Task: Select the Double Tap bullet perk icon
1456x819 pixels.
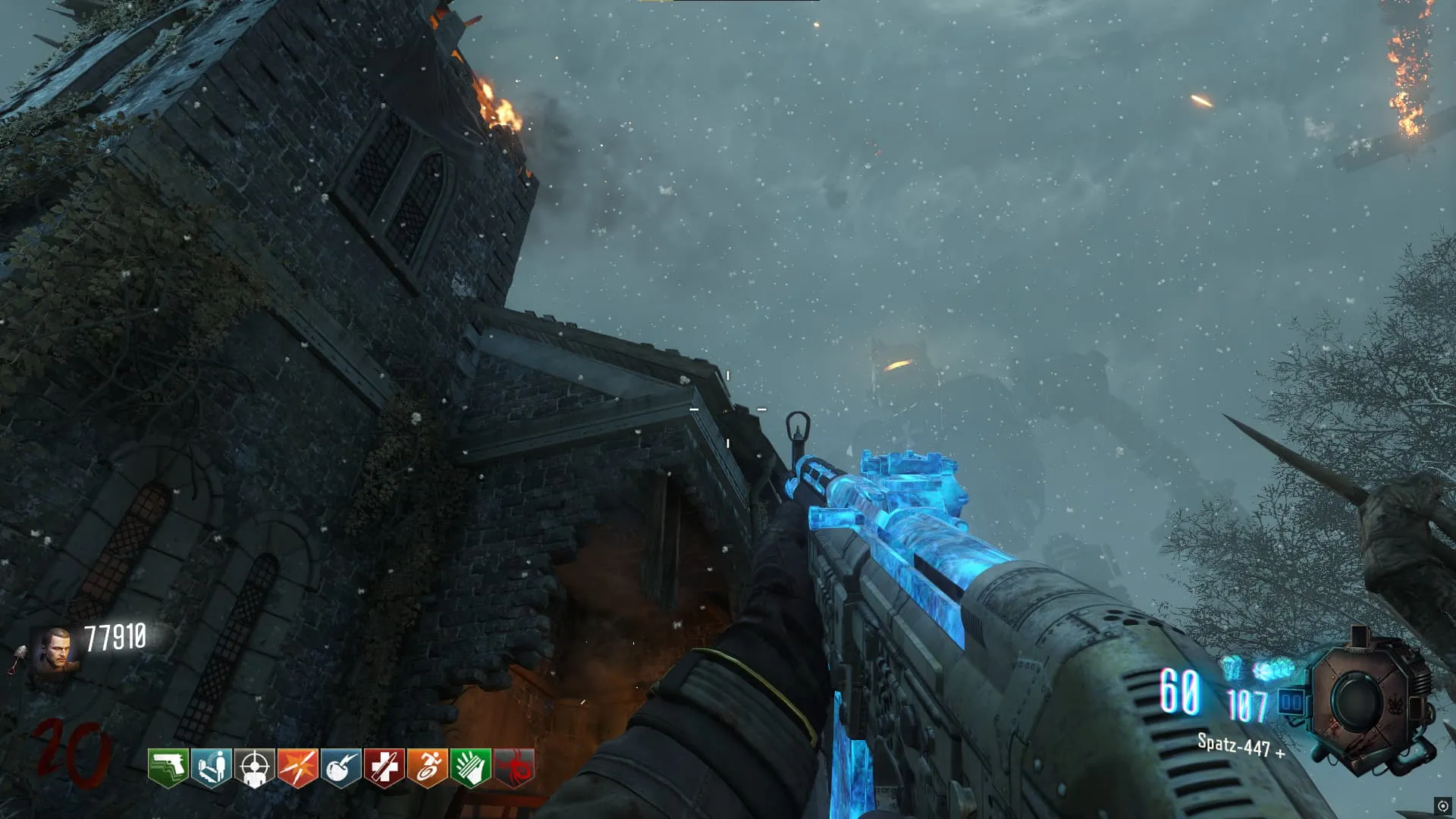Action: [x=298, y=767]
